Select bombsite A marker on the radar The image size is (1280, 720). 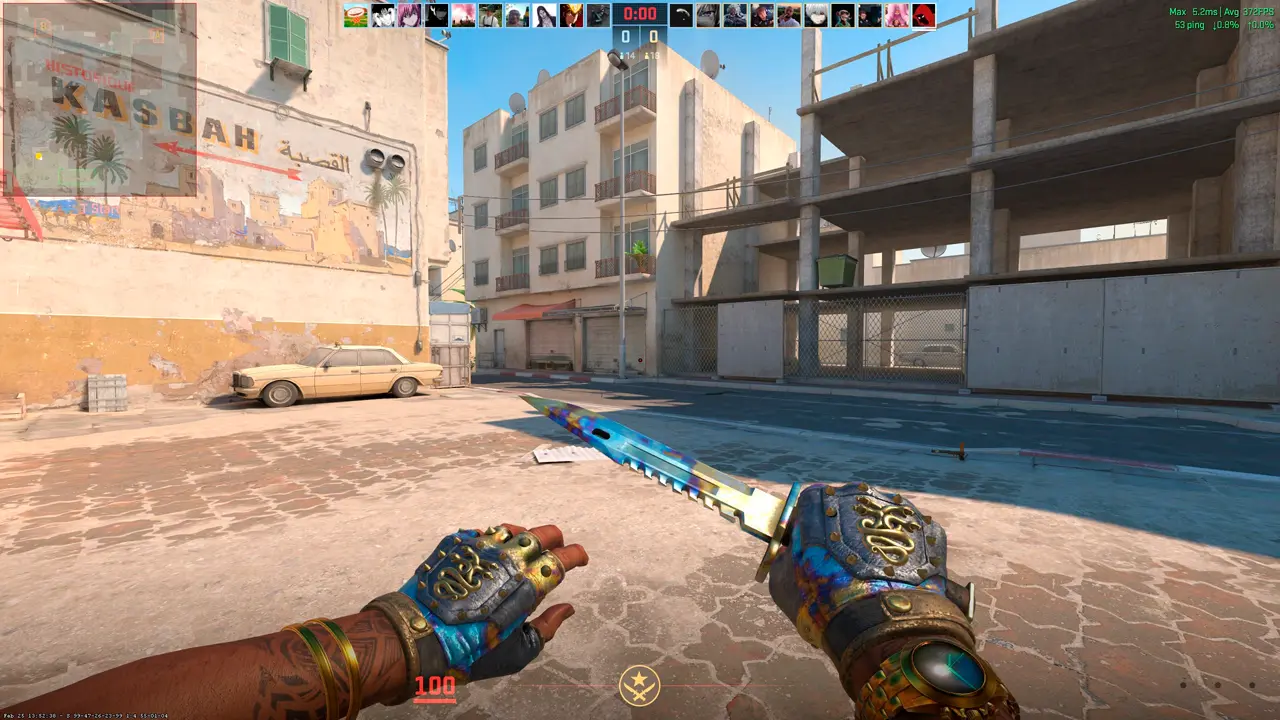[x=157, y=35]
